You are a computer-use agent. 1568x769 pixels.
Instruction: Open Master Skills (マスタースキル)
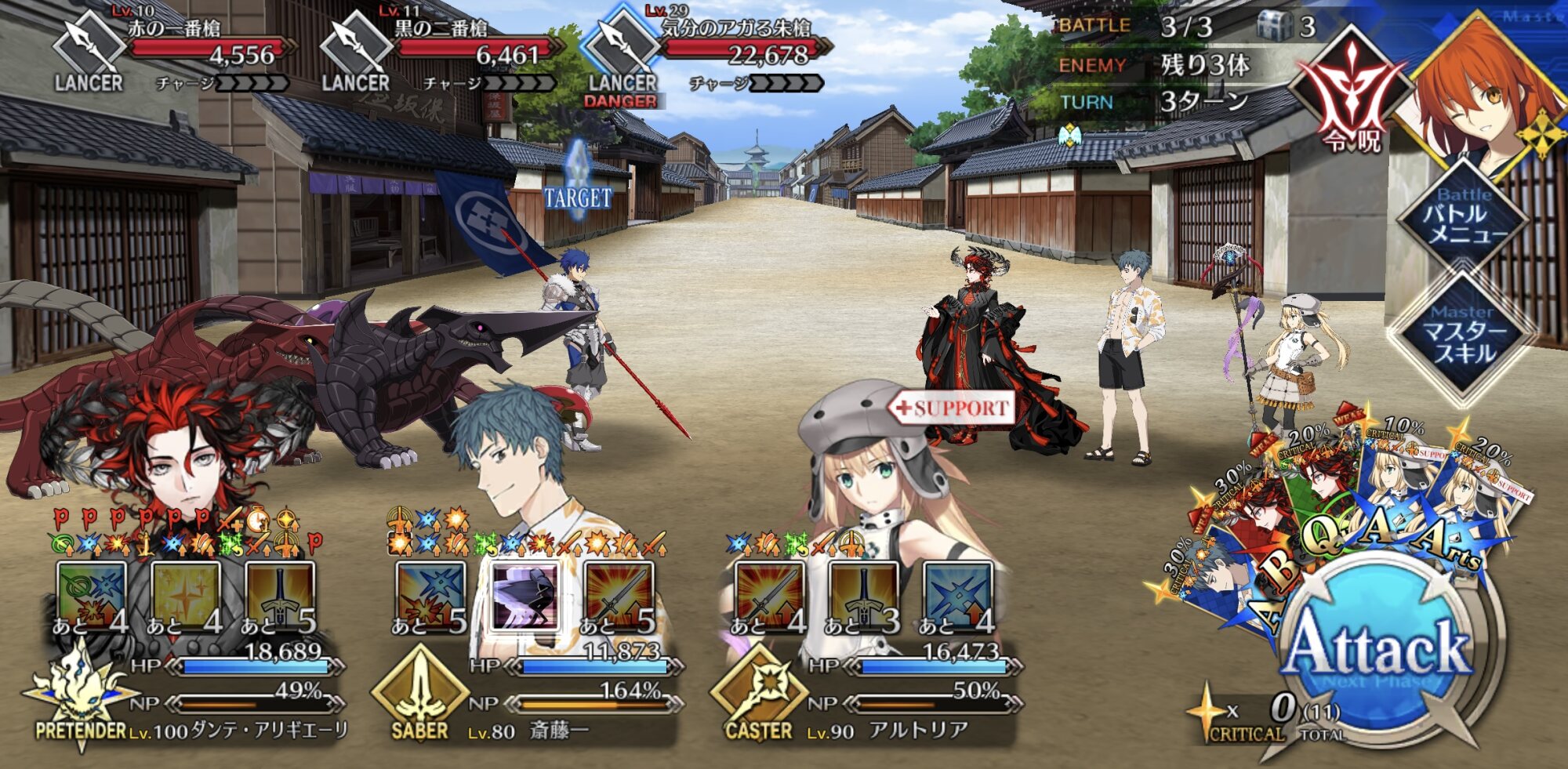(x=1463, y=339)
